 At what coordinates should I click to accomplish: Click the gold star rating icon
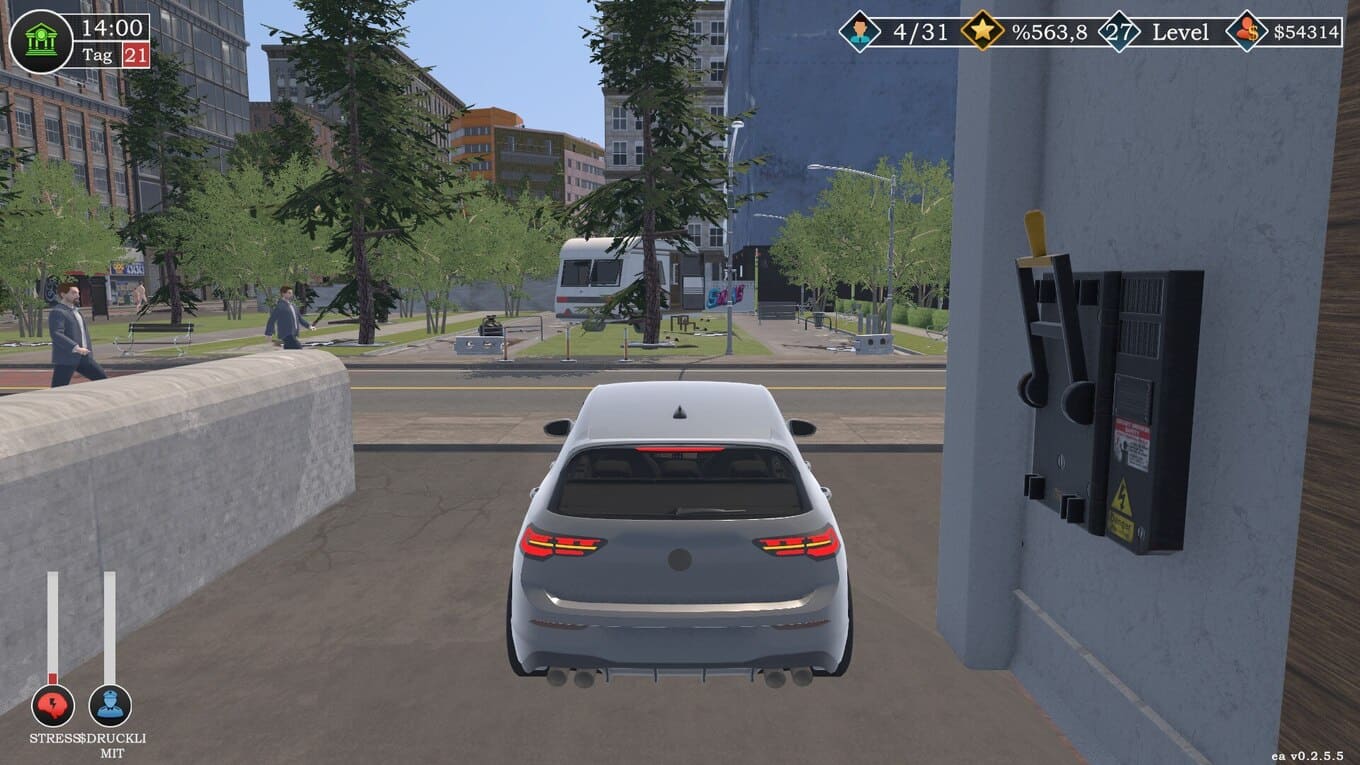pyautogui.click(x=982, y=31)
